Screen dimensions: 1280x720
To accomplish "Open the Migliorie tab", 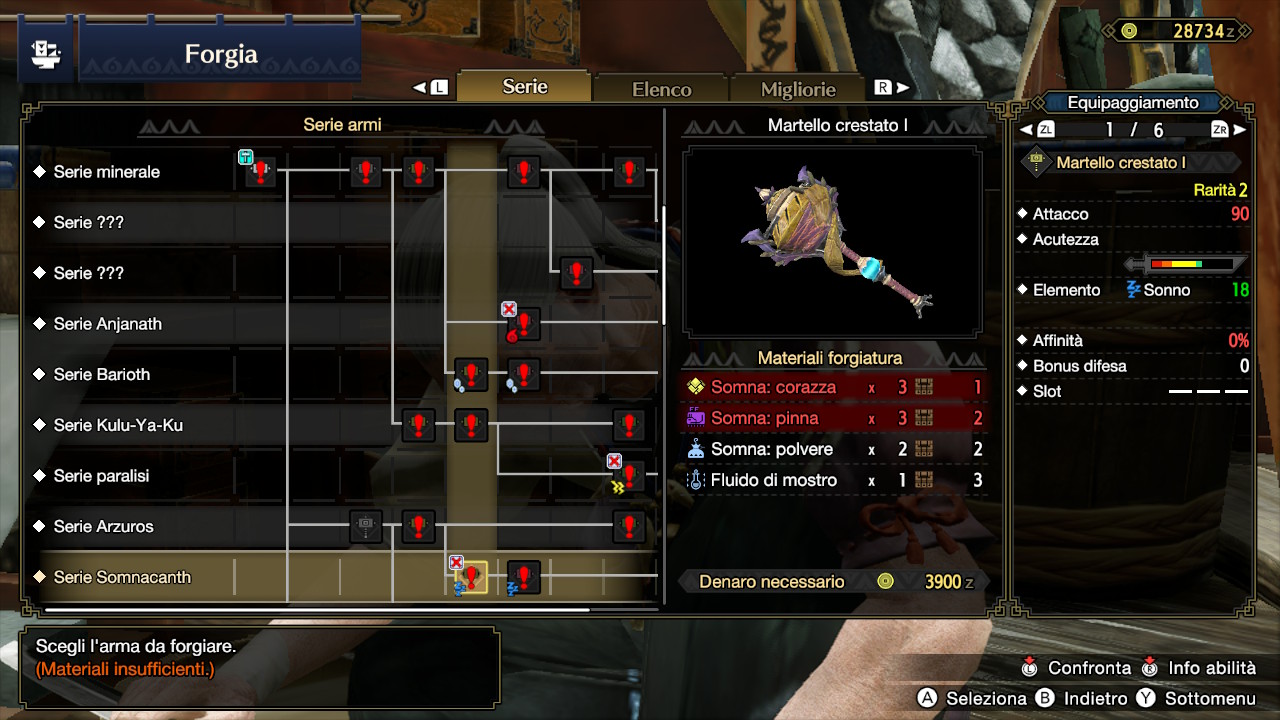I will (x=797, y=89).
